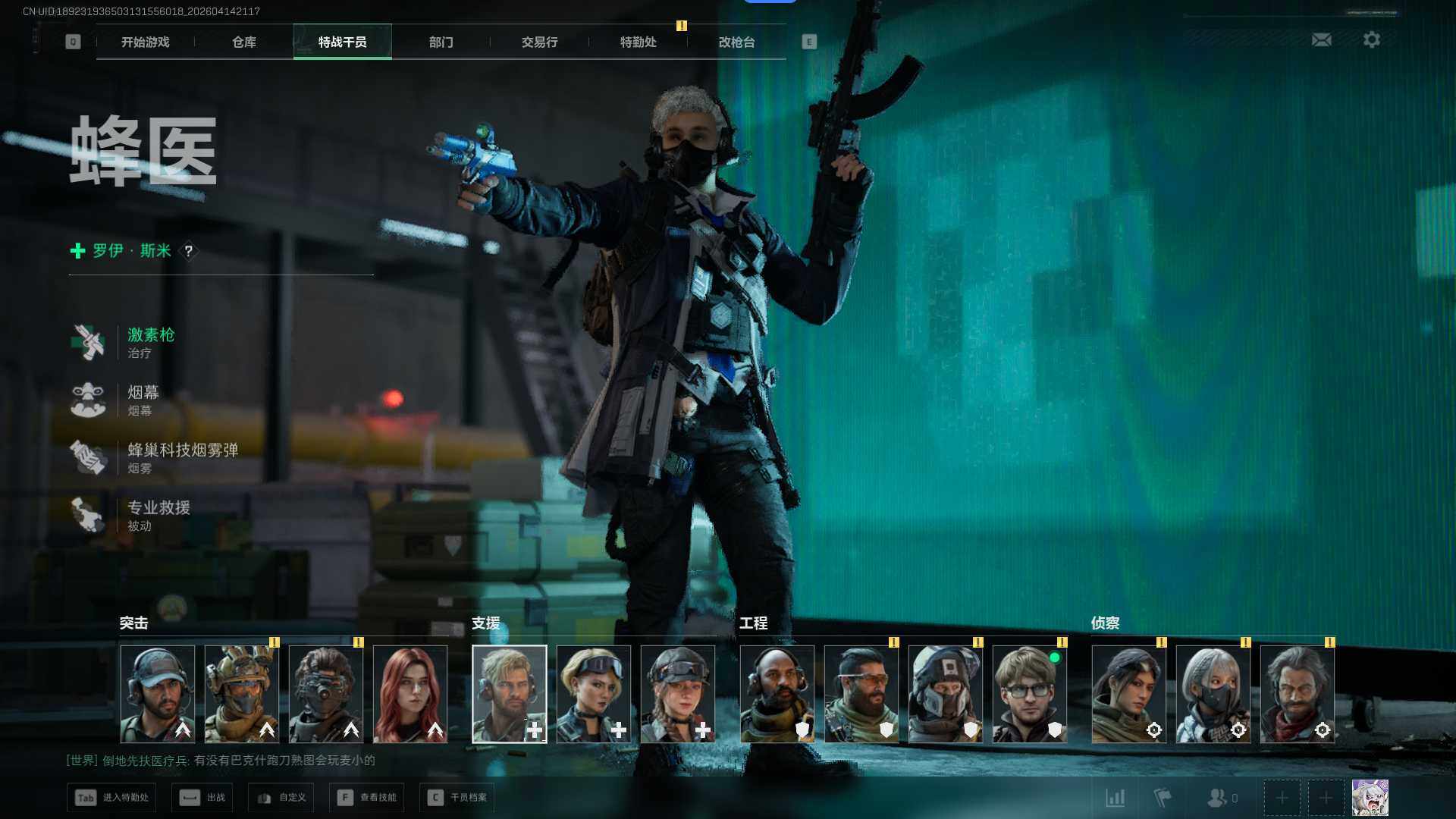1456x819 pixels.
Task: Choose the red-haired assault operator portrait
Action: coord(409,694)
